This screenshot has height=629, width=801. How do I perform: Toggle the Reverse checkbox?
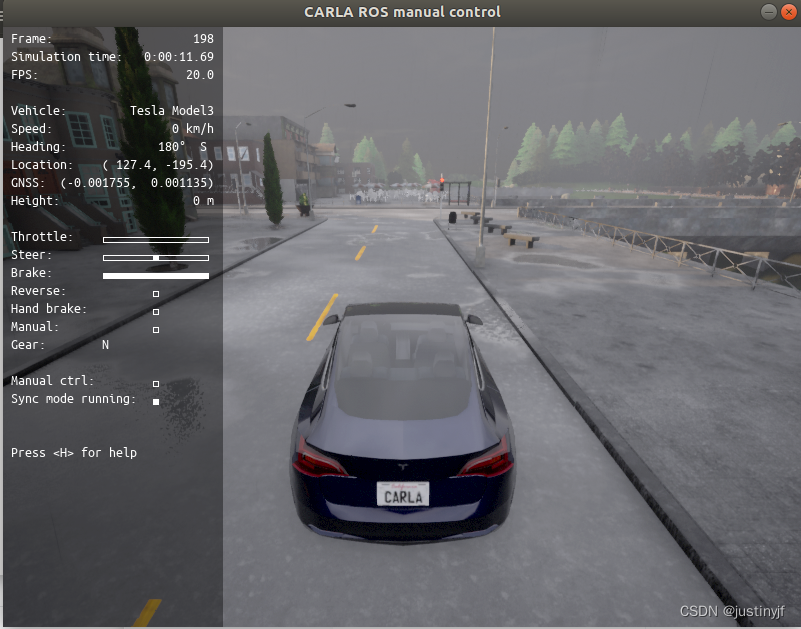(x=156, y=294)
